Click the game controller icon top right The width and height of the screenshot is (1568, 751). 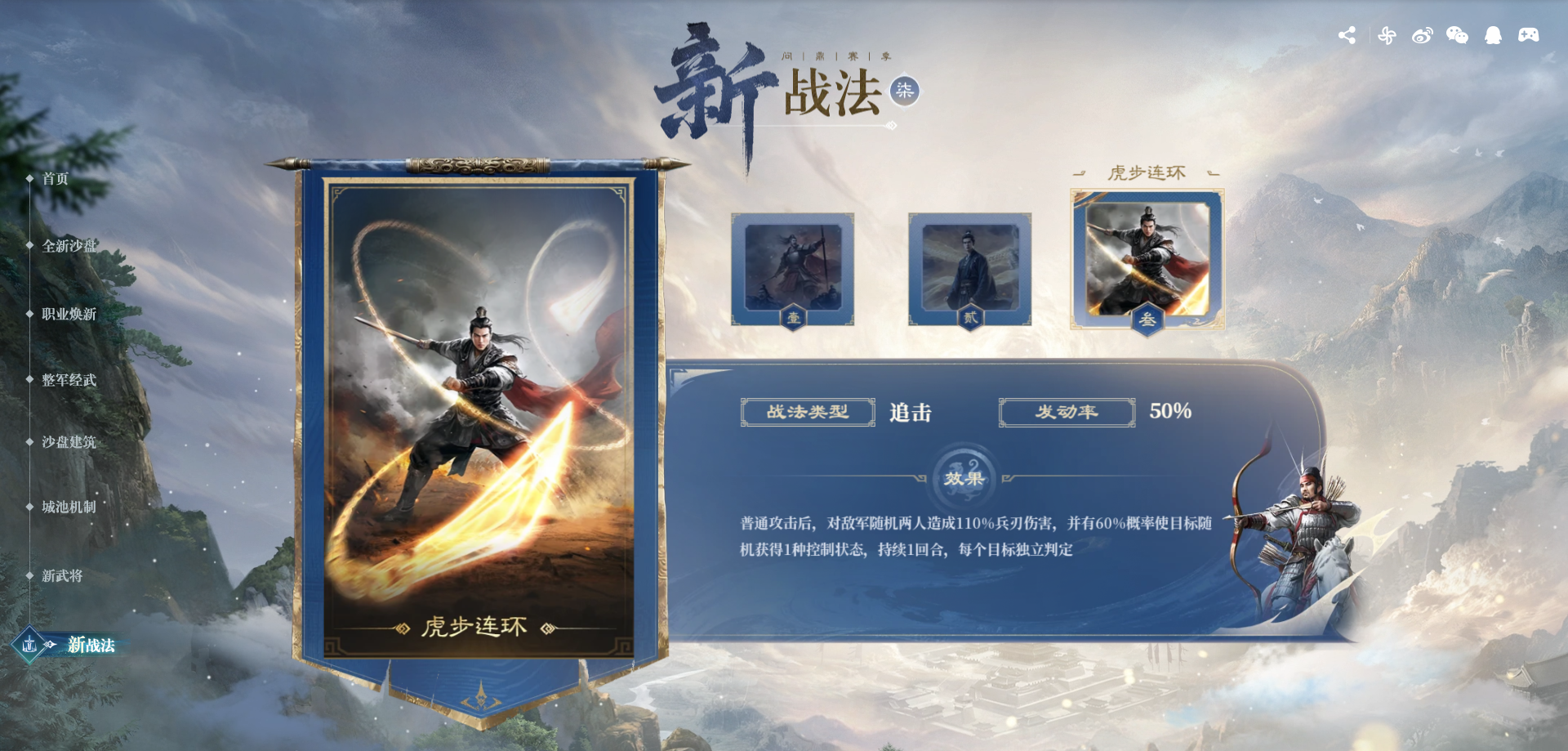(1529, 34)
